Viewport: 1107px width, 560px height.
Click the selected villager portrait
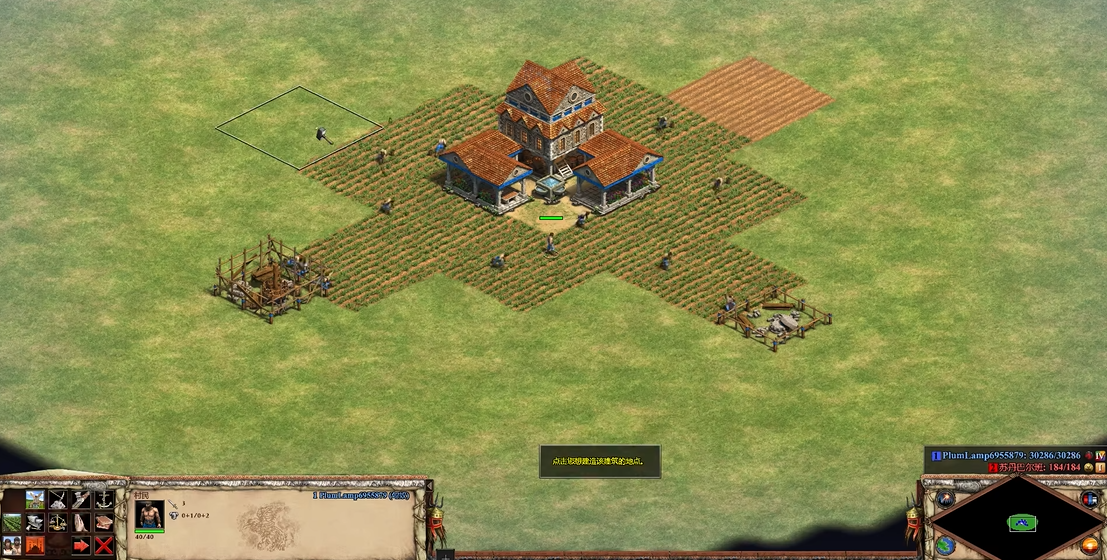150,514
